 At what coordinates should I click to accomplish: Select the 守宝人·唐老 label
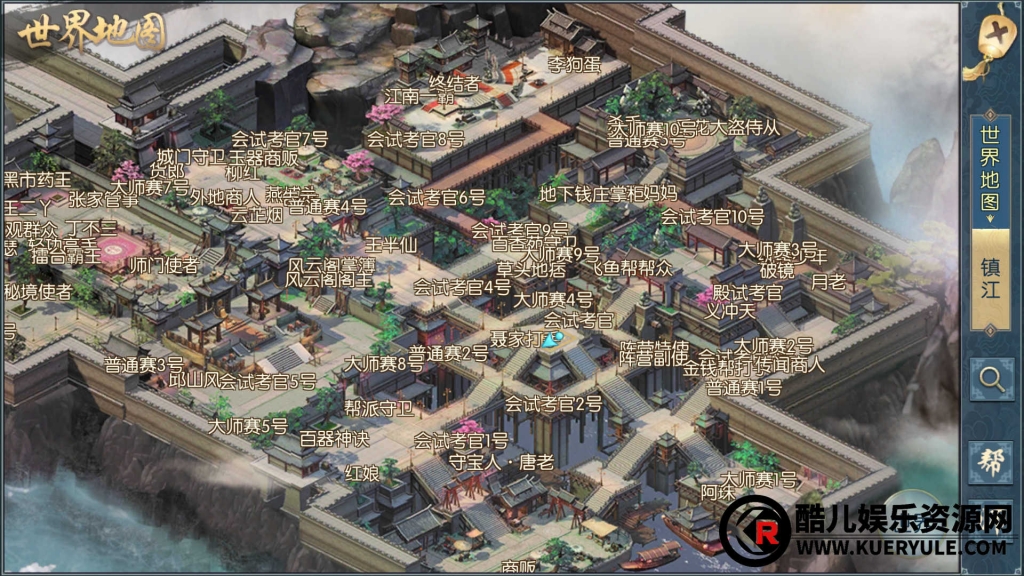pos(502,462)
